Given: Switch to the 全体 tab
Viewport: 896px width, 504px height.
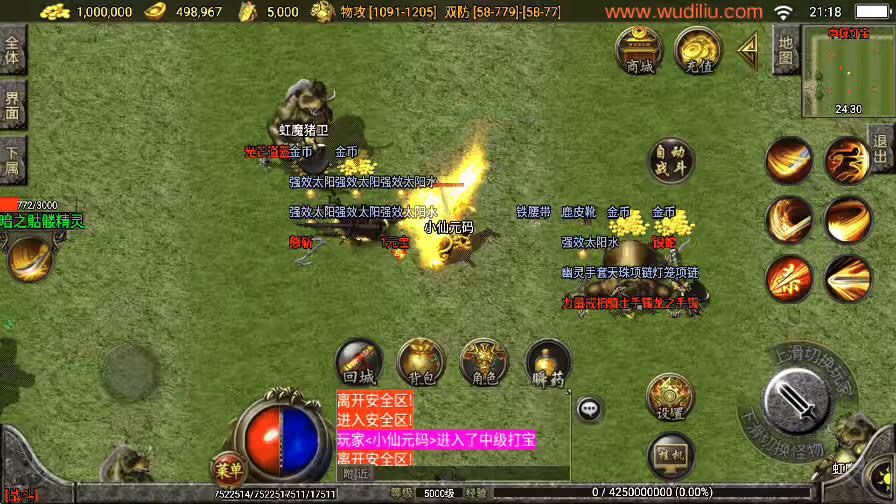Looking at the screenshot, I should tap(12, 50).
